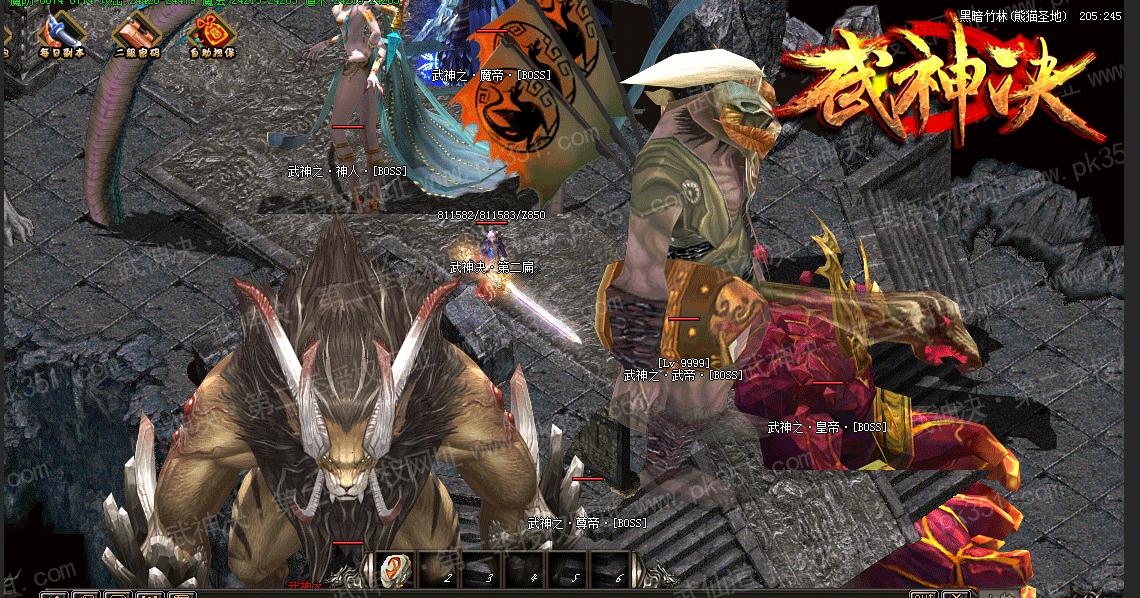Open the 自助担保 self-service guarantee icon

tap(210, 33)
